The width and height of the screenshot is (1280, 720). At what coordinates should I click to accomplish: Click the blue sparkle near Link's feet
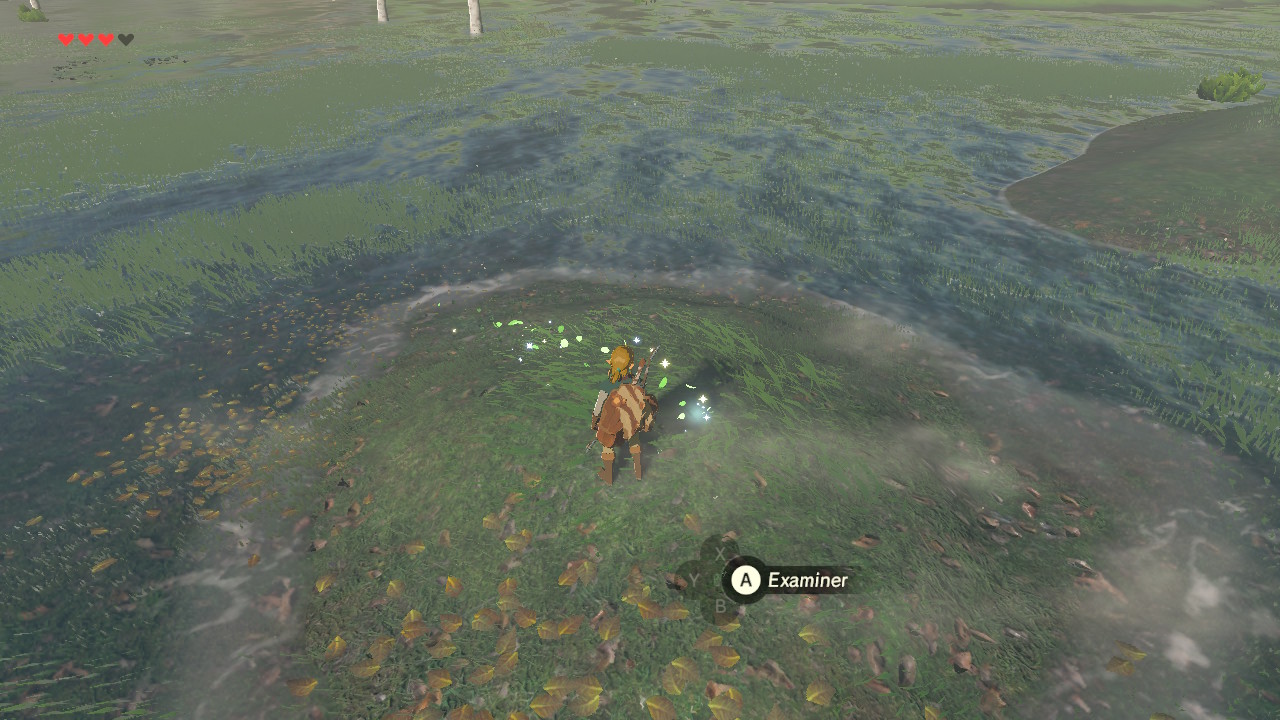pyautogui.click(x=700, y=410)
